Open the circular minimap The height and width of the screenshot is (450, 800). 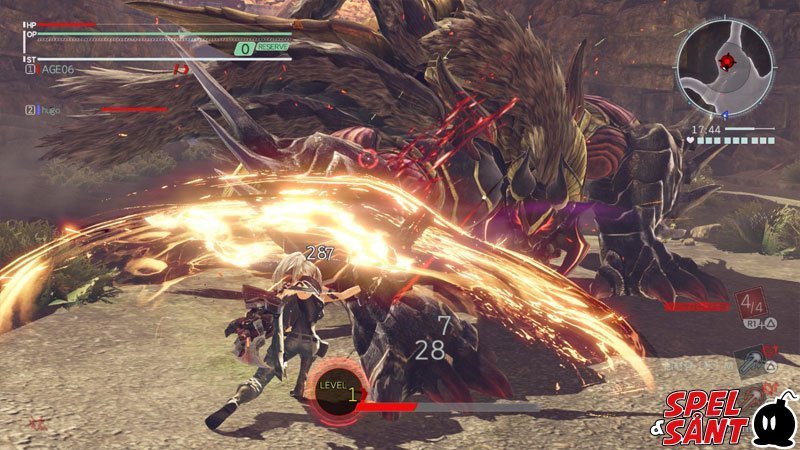coord(724,65)
